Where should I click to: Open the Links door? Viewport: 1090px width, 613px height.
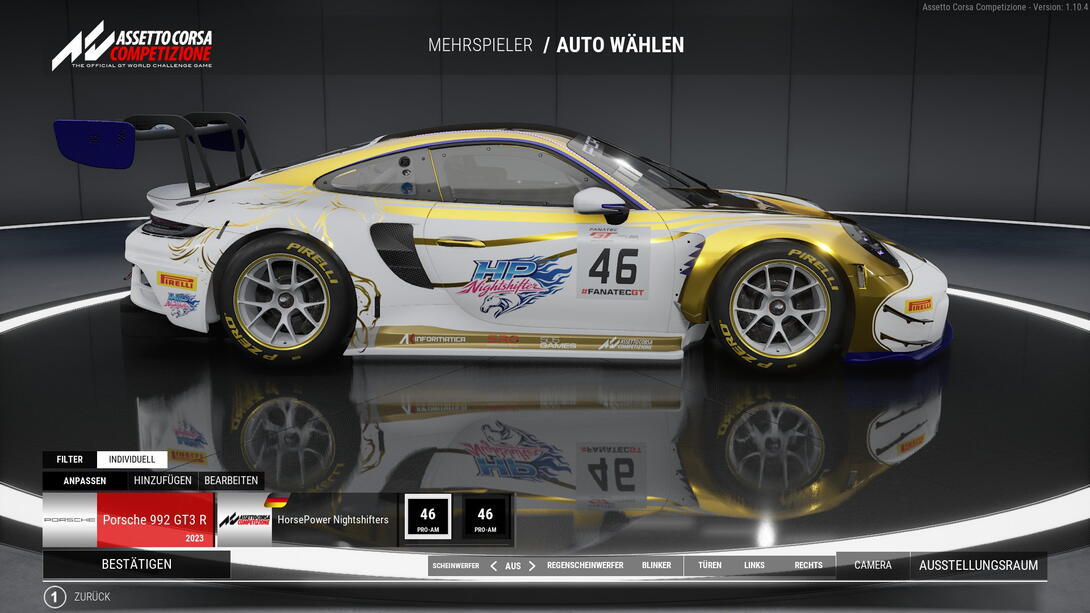tap(754, 566)
